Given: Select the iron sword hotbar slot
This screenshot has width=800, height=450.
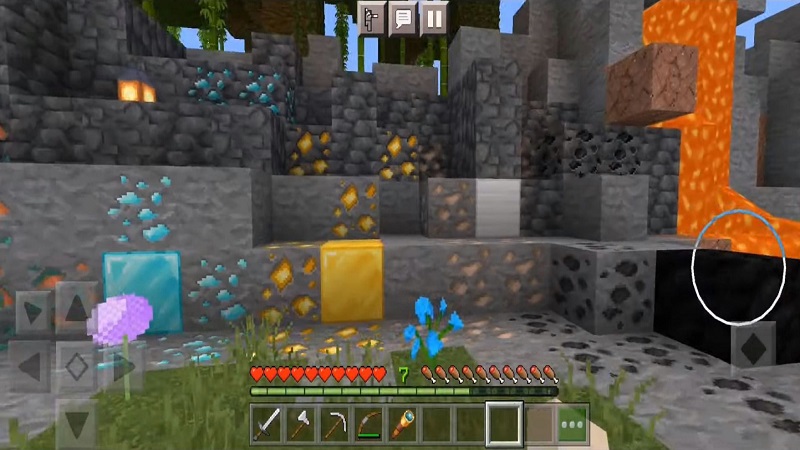Looking at the screenshot, I should pos(266,424).
